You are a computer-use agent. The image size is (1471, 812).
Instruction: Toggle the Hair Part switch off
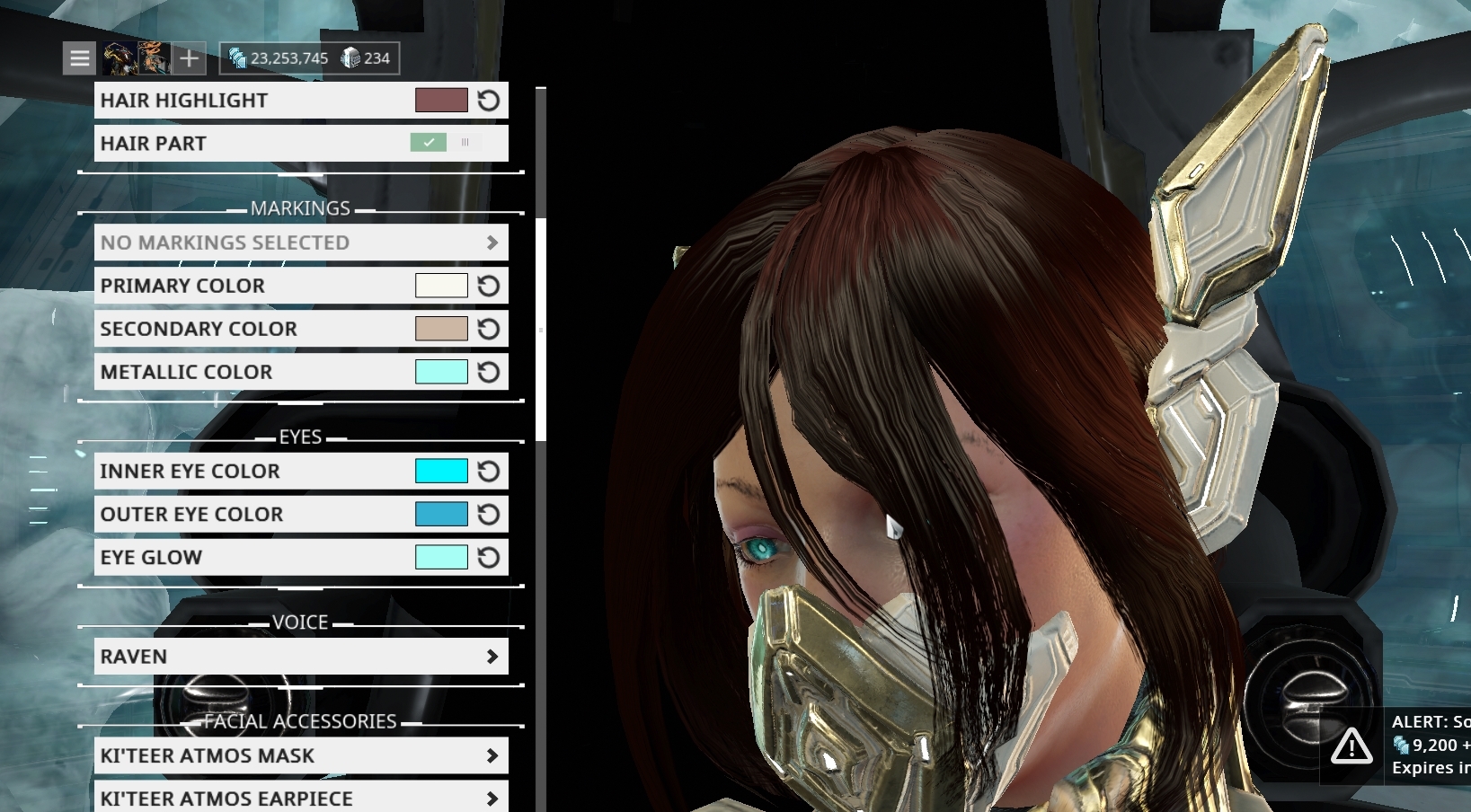pyautogui.click(x=429, y=142)
